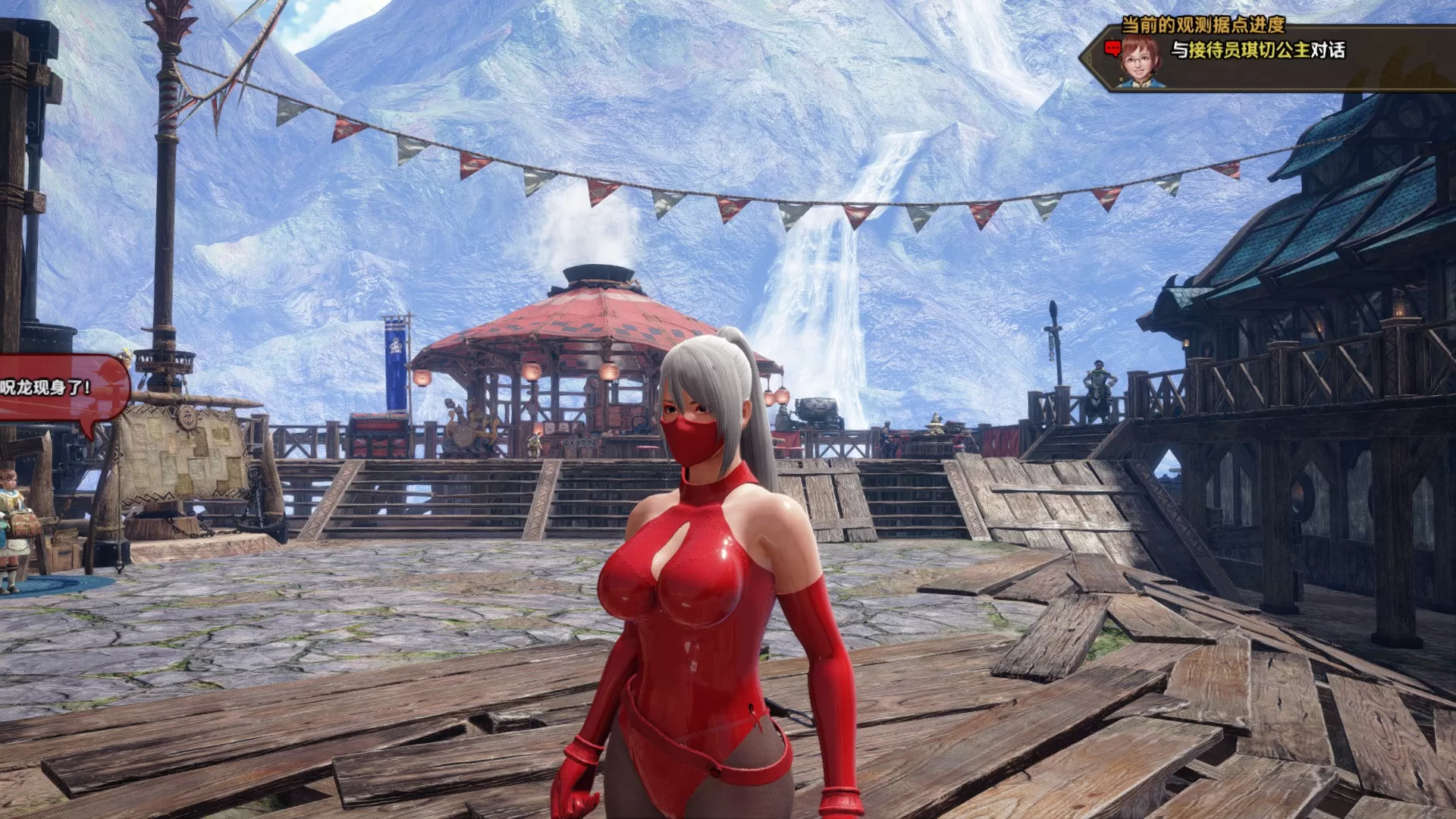
Task: Click the receptionist portrait in the objective panel
Action: coord(1140,60)
